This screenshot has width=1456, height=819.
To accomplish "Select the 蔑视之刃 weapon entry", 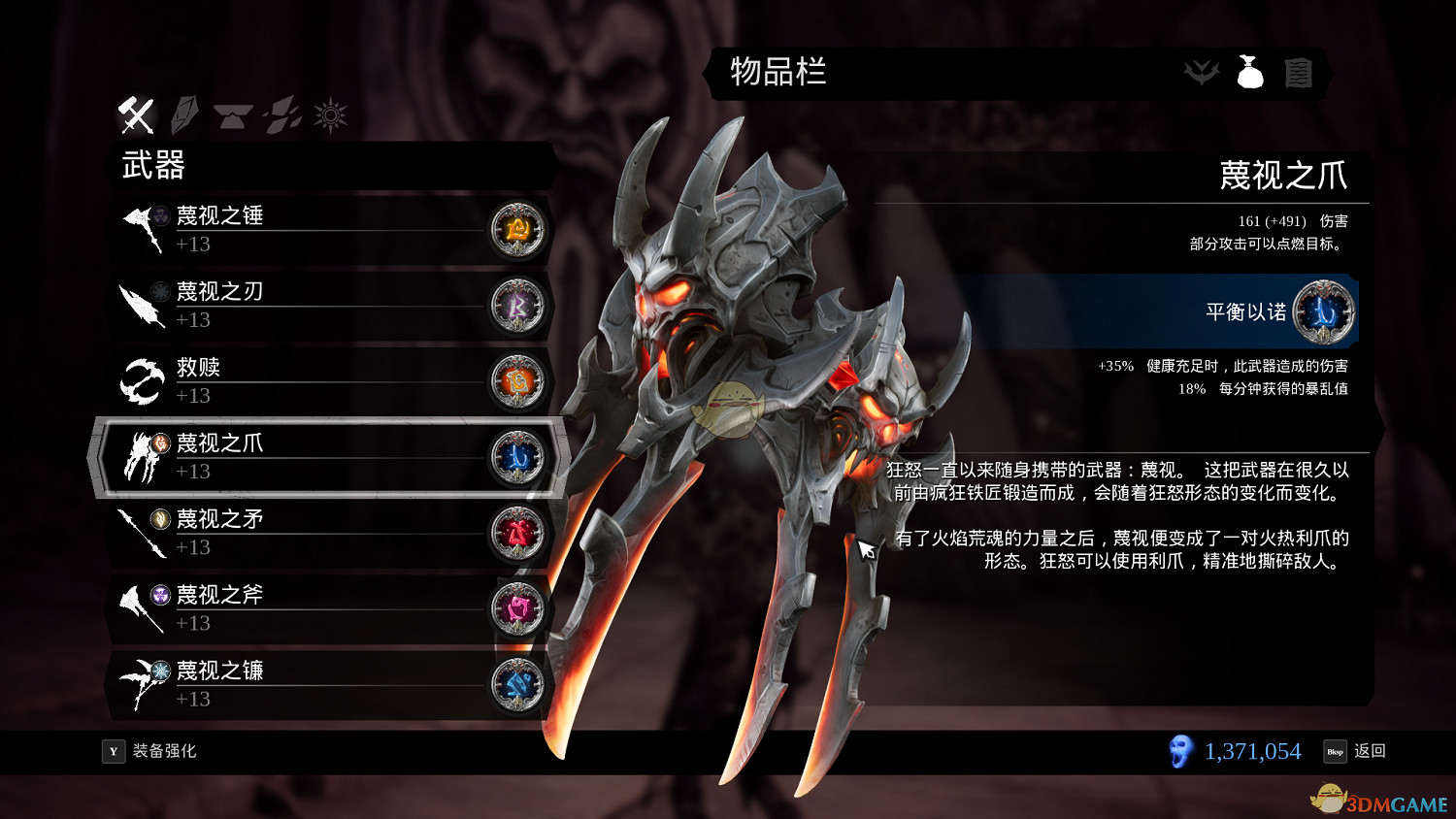I will (x=291, y=304).
